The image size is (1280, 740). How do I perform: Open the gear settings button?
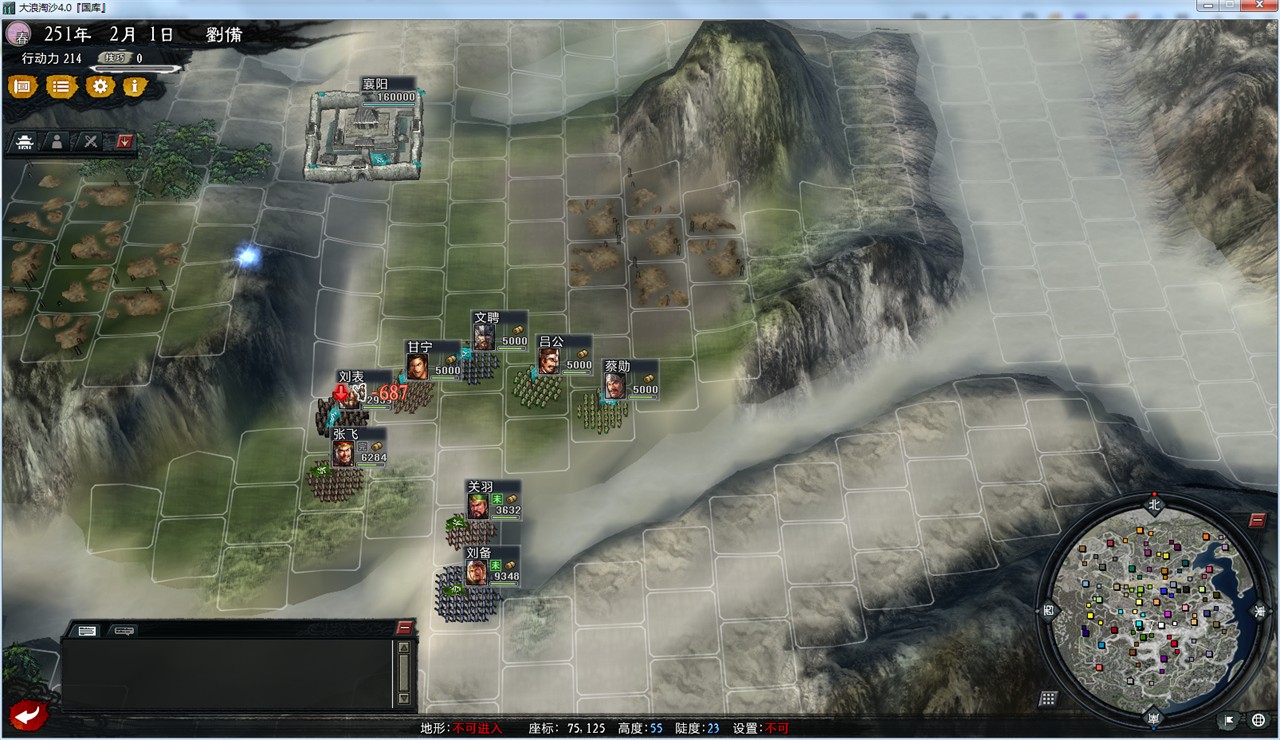pyautogui.click(x=99, y=87)
